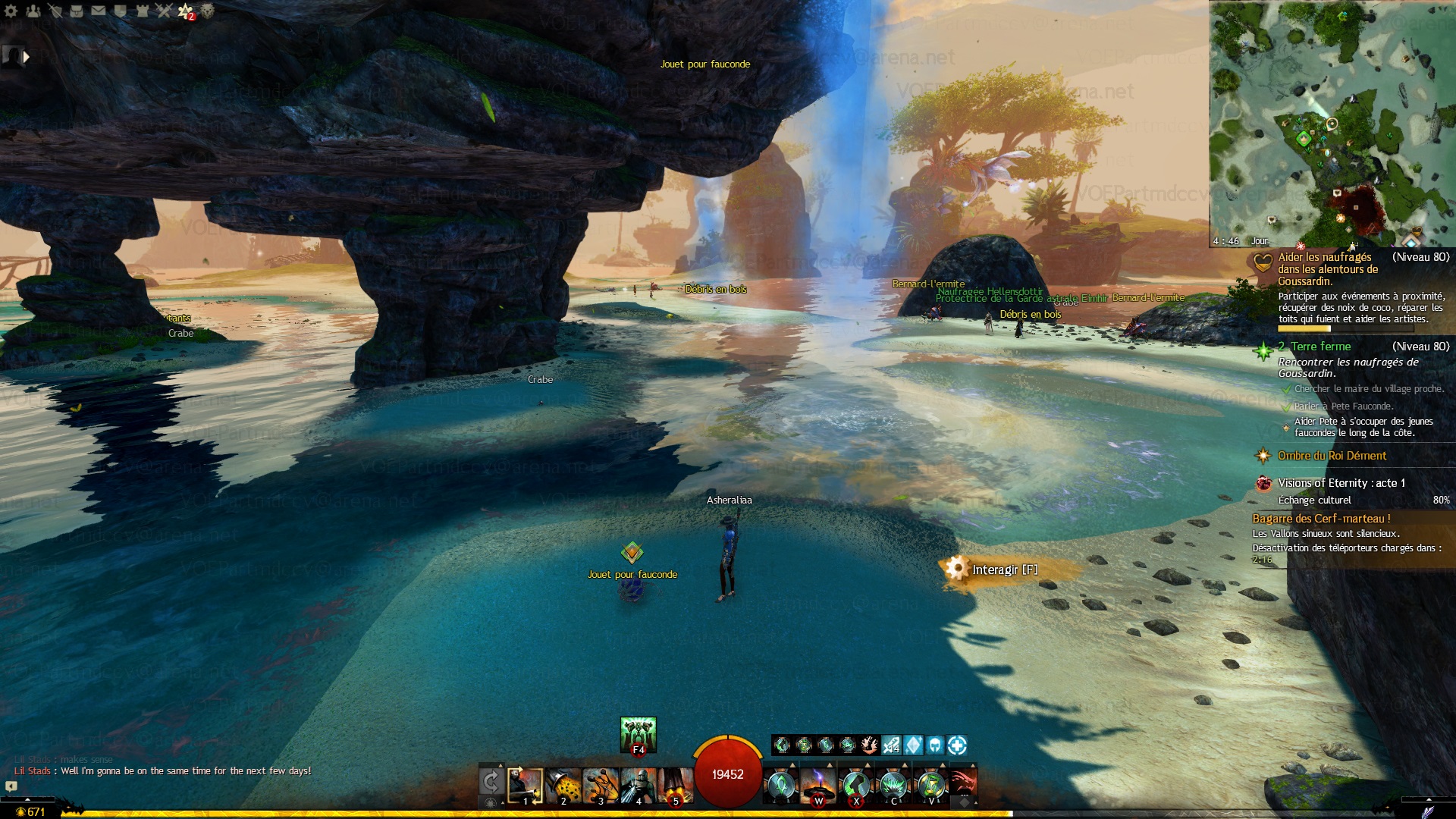The image size is (1456, 819).
Task: Trigger the red dragon skill icon
Action: click(x=962, y=782)
